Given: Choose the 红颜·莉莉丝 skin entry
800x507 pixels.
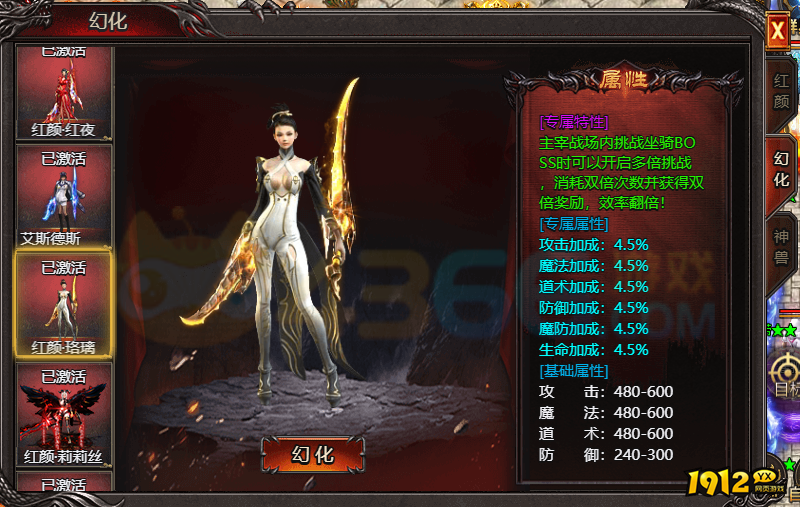Looking at the screenshot, I should [63, 415].
